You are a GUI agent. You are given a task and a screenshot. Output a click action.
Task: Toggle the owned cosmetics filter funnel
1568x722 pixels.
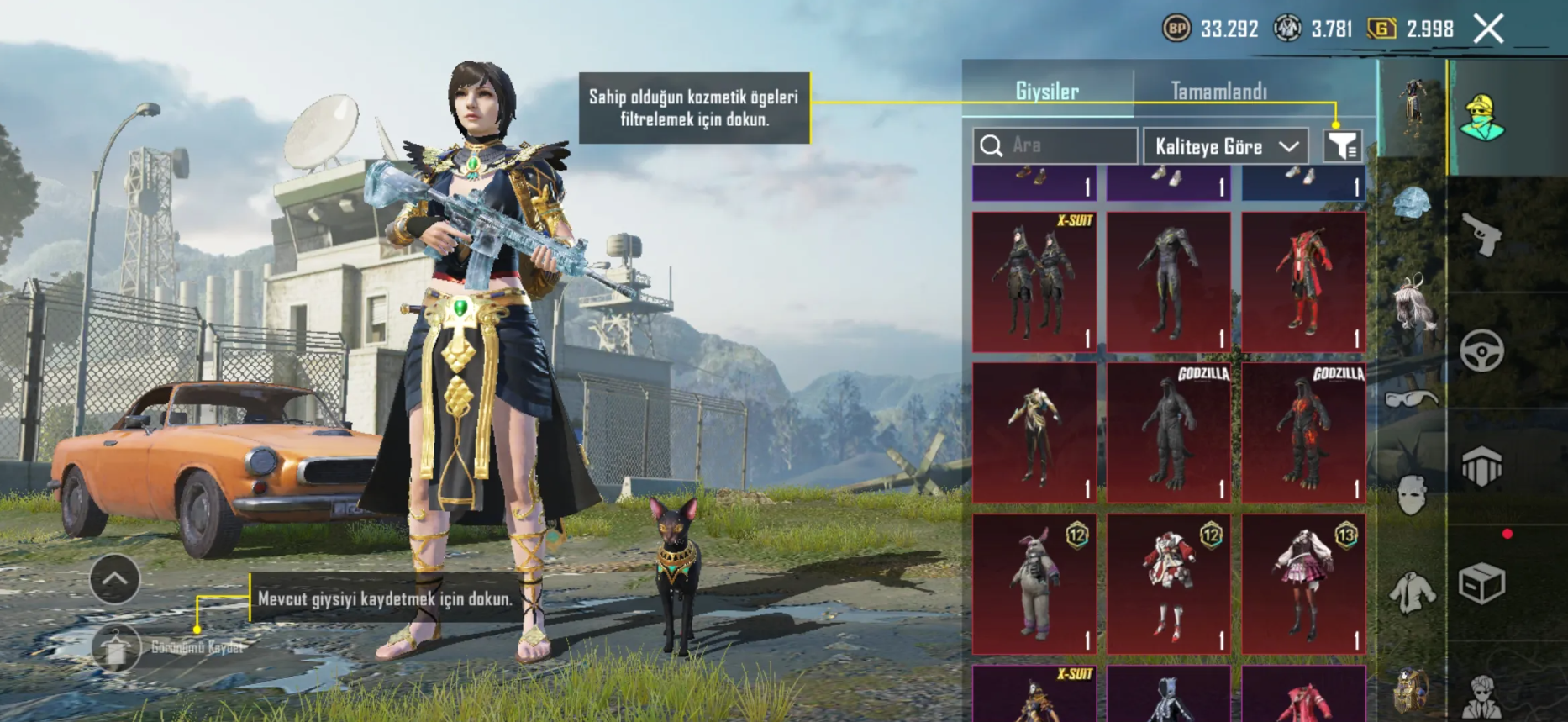click(1342, 146)
